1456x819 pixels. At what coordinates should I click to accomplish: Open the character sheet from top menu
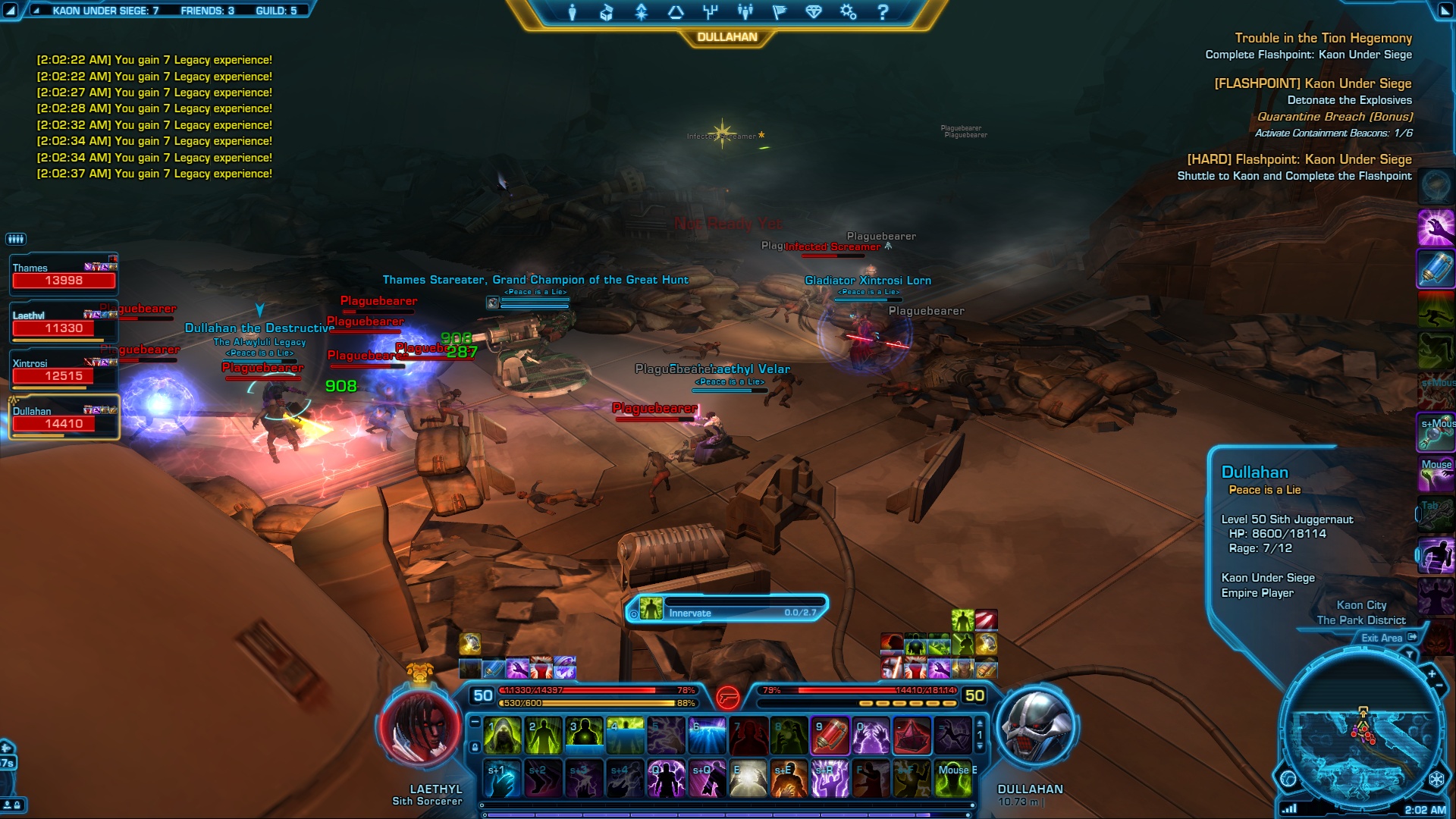tap(573, 12)
